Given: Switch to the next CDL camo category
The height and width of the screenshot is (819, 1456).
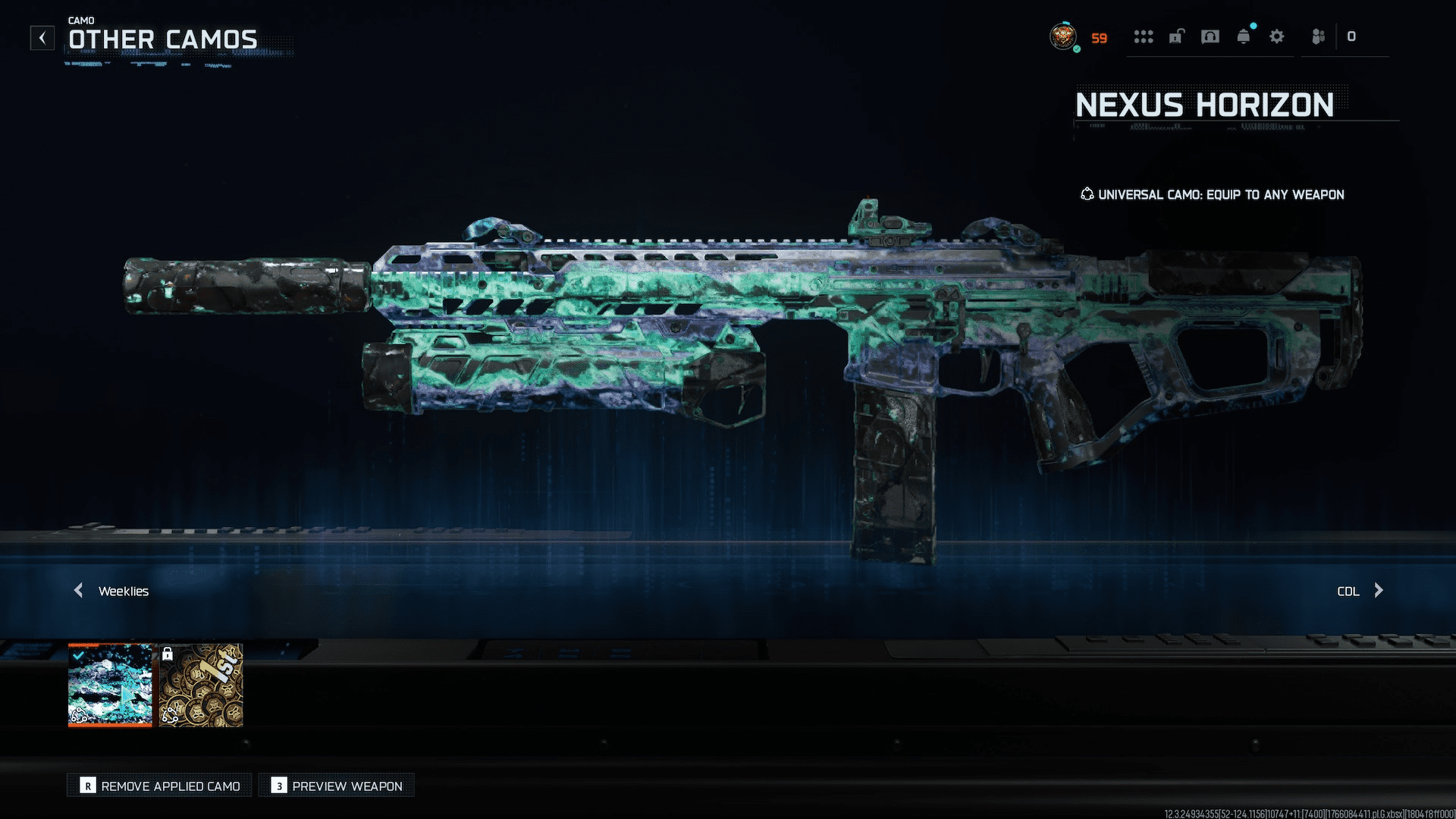Looking at the screenshot, I should pos(1378,591).
